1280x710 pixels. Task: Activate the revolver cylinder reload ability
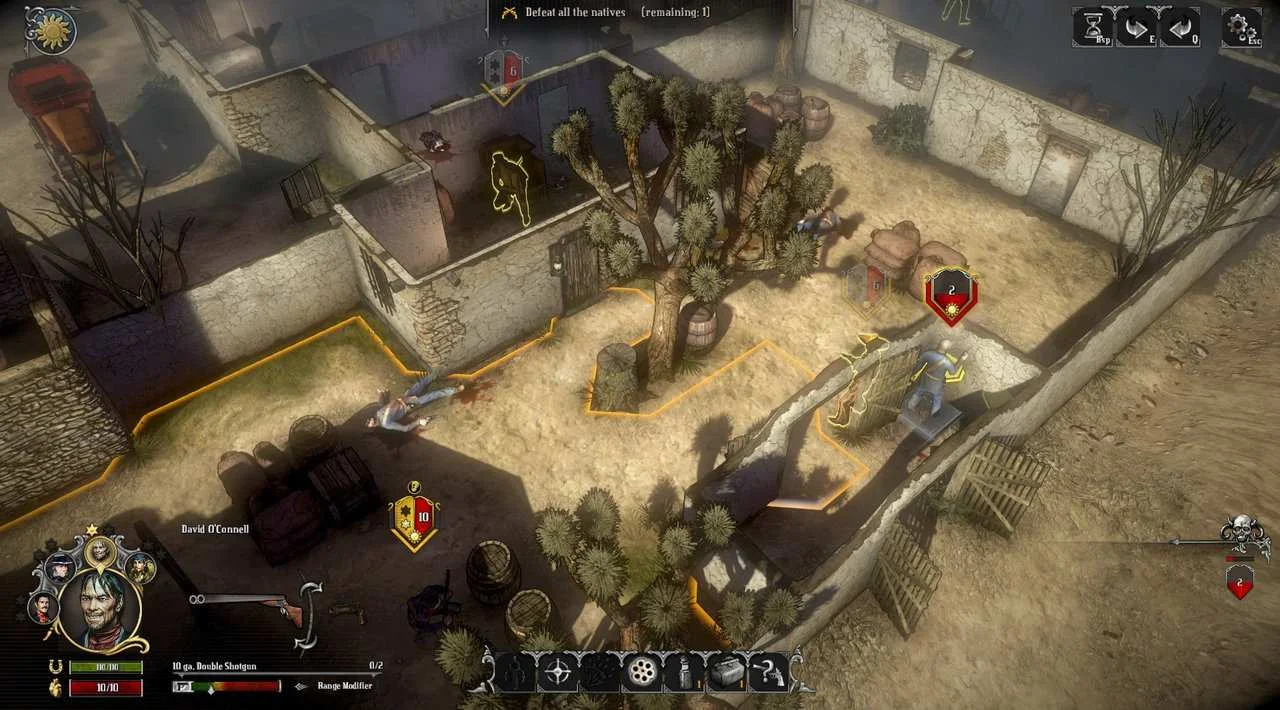pyautogui.click(x=641, y=672)
